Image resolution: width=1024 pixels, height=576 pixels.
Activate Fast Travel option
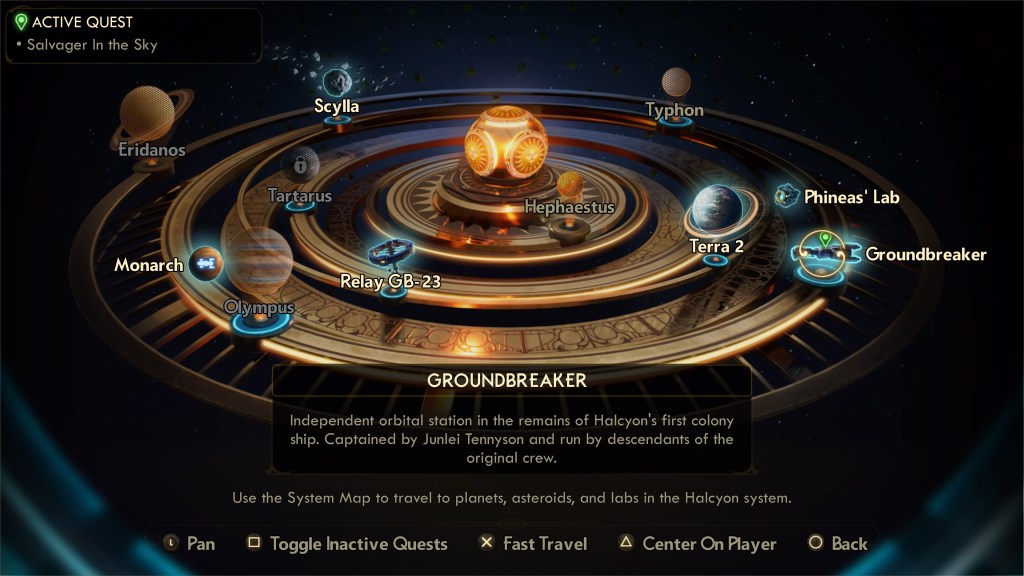point(533,544)
